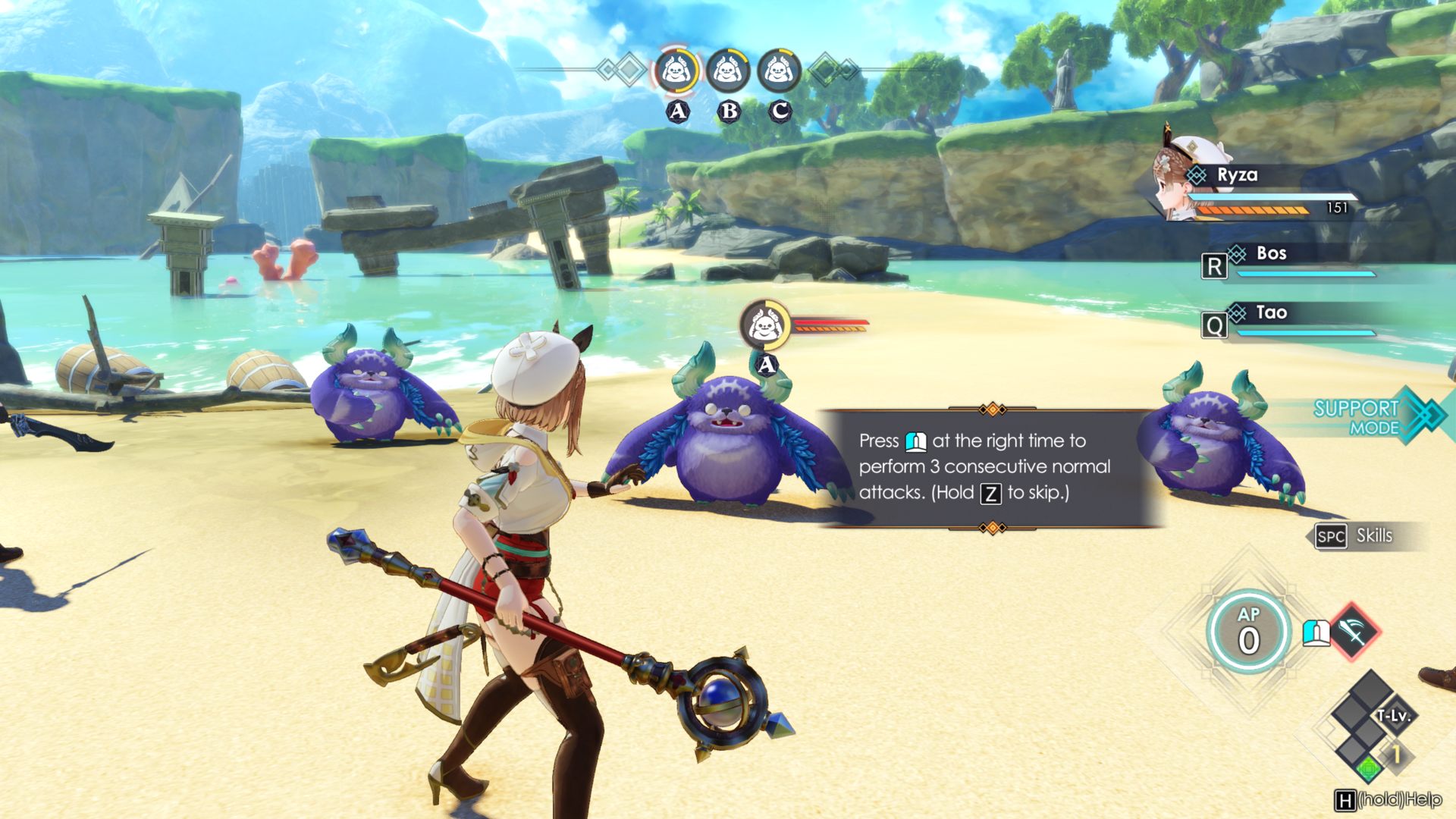Select enemy A in the turn order bar
This screenshot has width=1456, height=819.
(x=676, y=72)
